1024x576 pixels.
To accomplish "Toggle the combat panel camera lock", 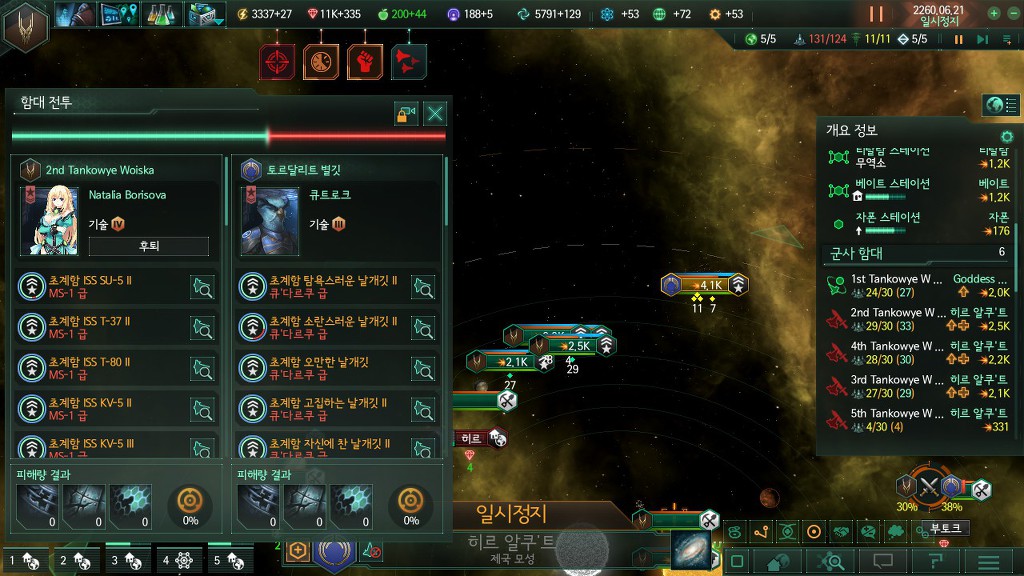I will coord(405,113).
